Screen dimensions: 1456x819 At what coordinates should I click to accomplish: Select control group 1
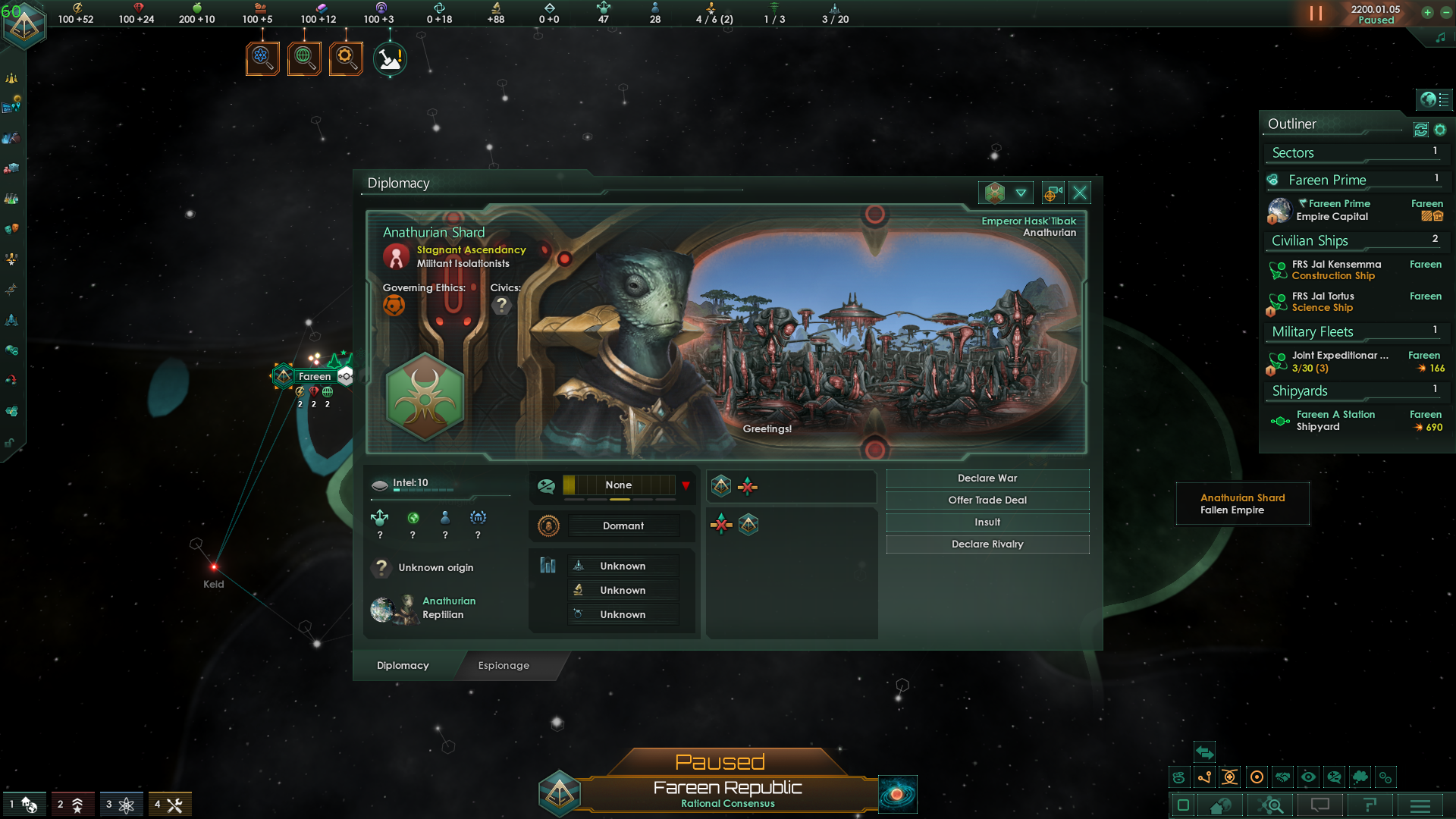[23, 805]
